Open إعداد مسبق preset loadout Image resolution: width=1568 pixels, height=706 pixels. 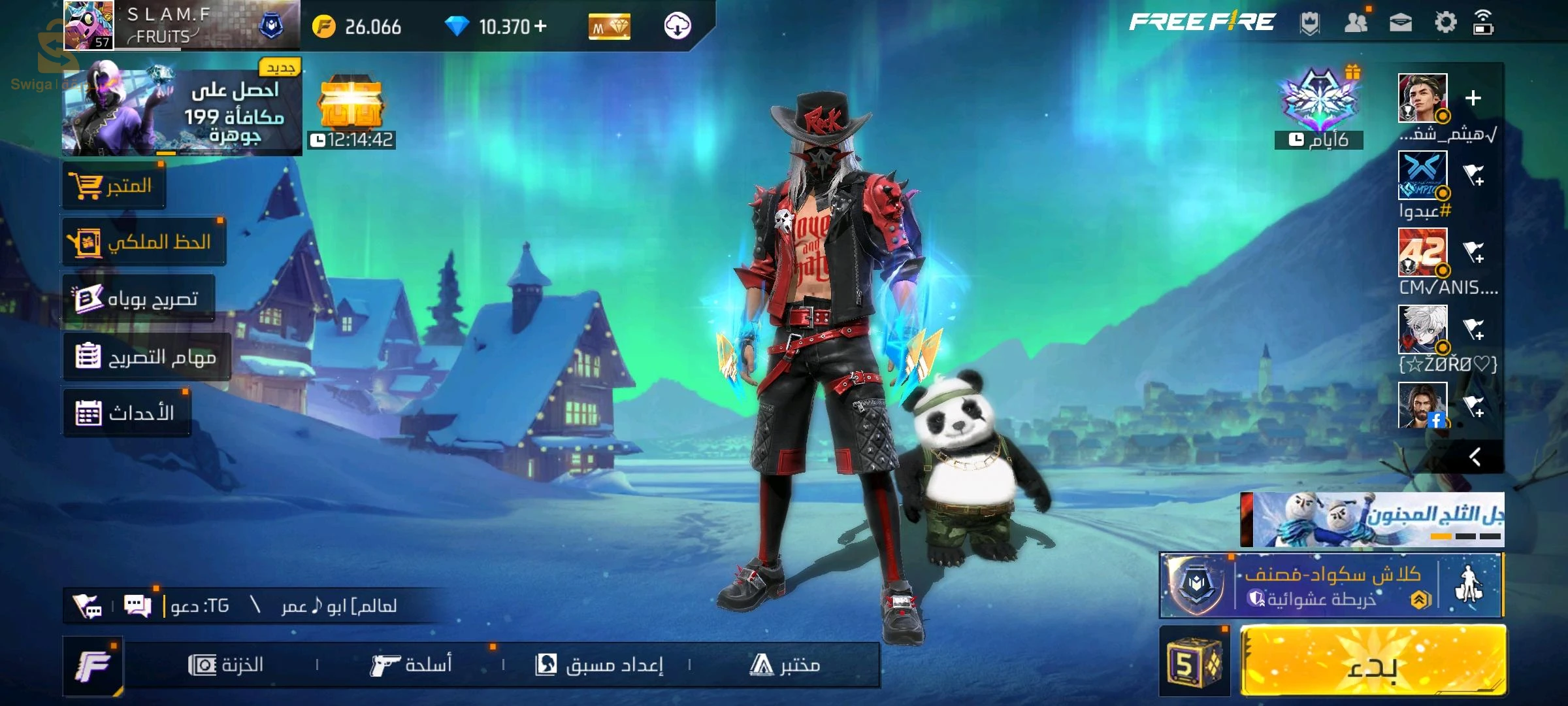point(599,665)
